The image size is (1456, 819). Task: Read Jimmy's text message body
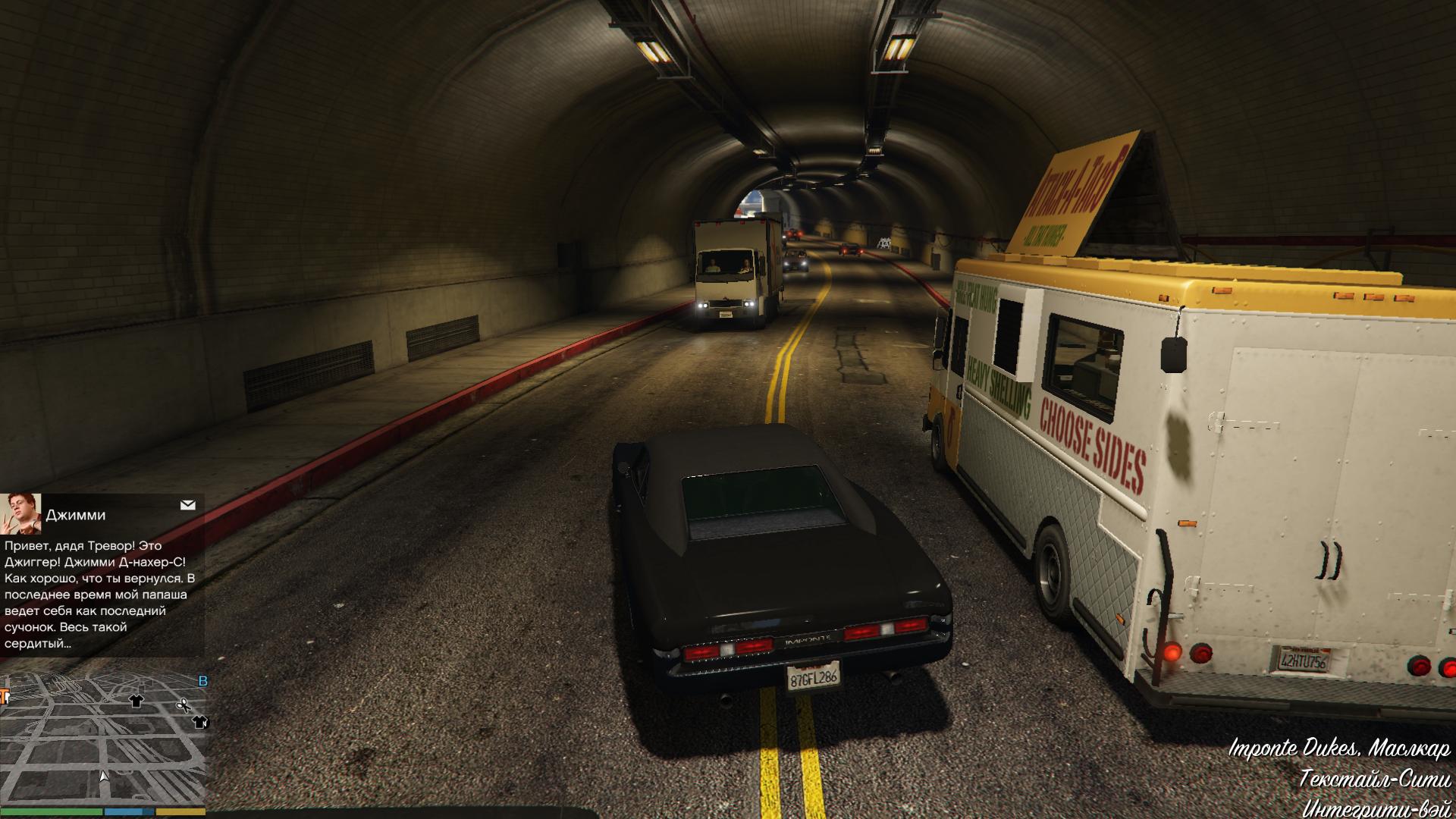100,595
